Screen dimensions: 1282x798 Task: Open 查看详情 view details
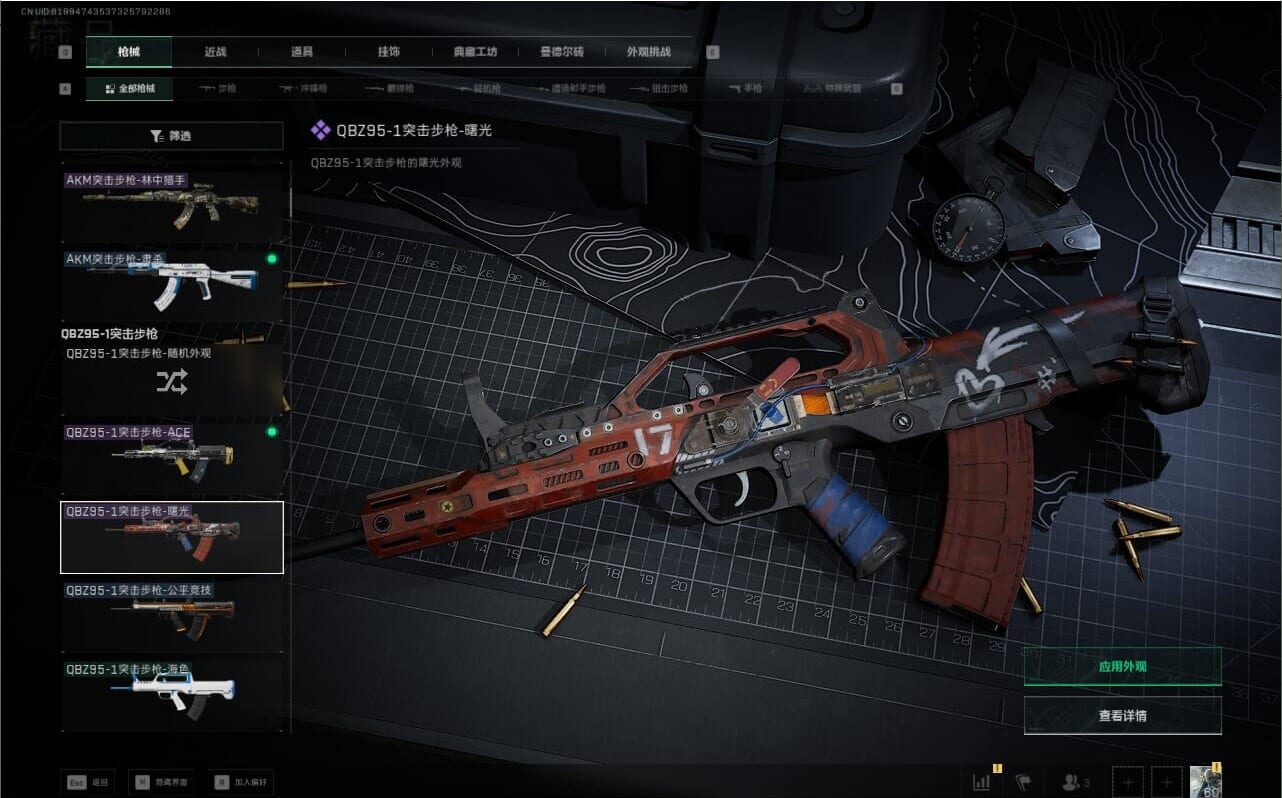(x=1122, y=716)
